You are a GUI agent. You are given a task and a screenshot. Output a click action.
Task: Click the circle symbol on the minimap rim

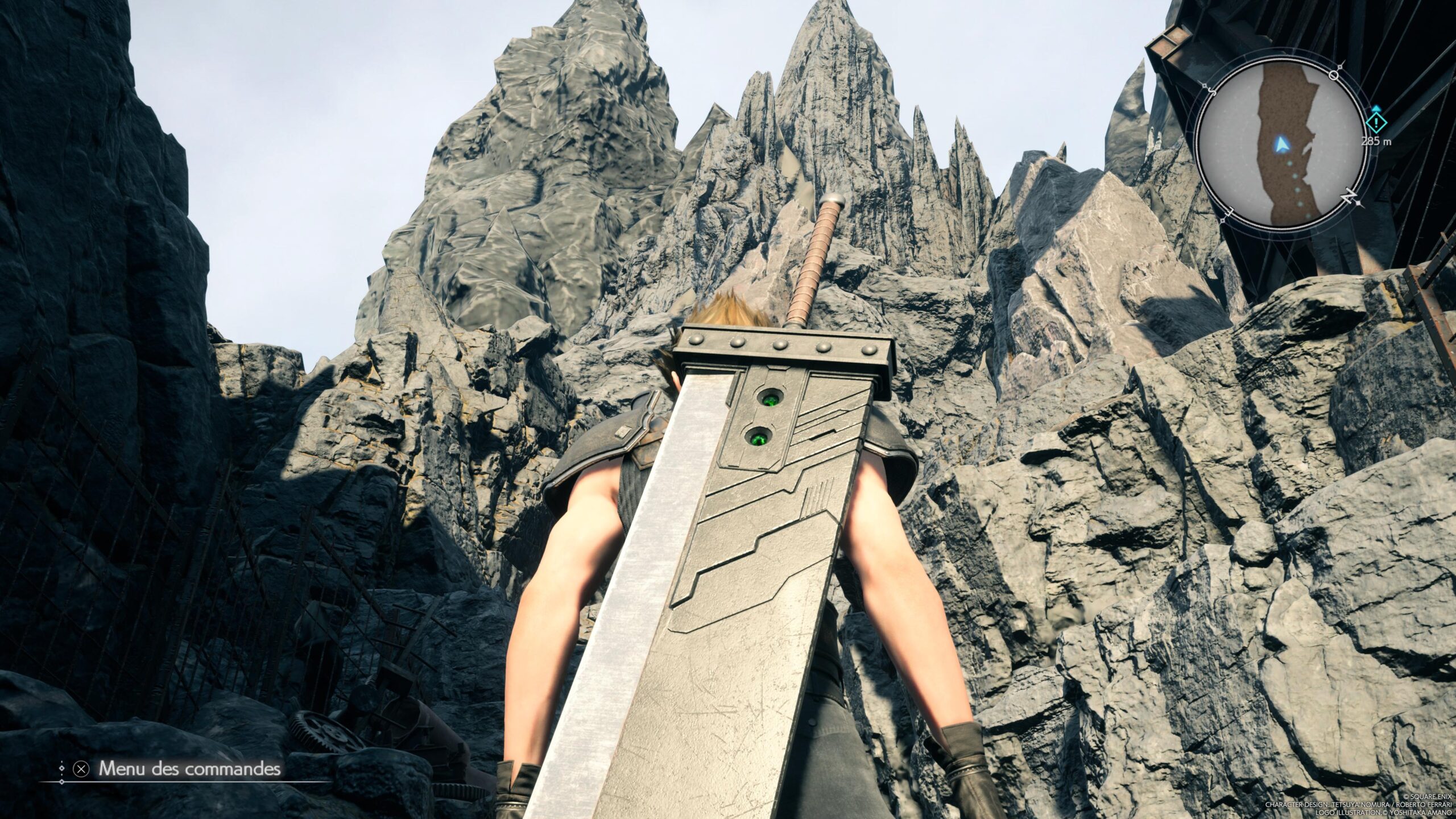[1333, 76]
